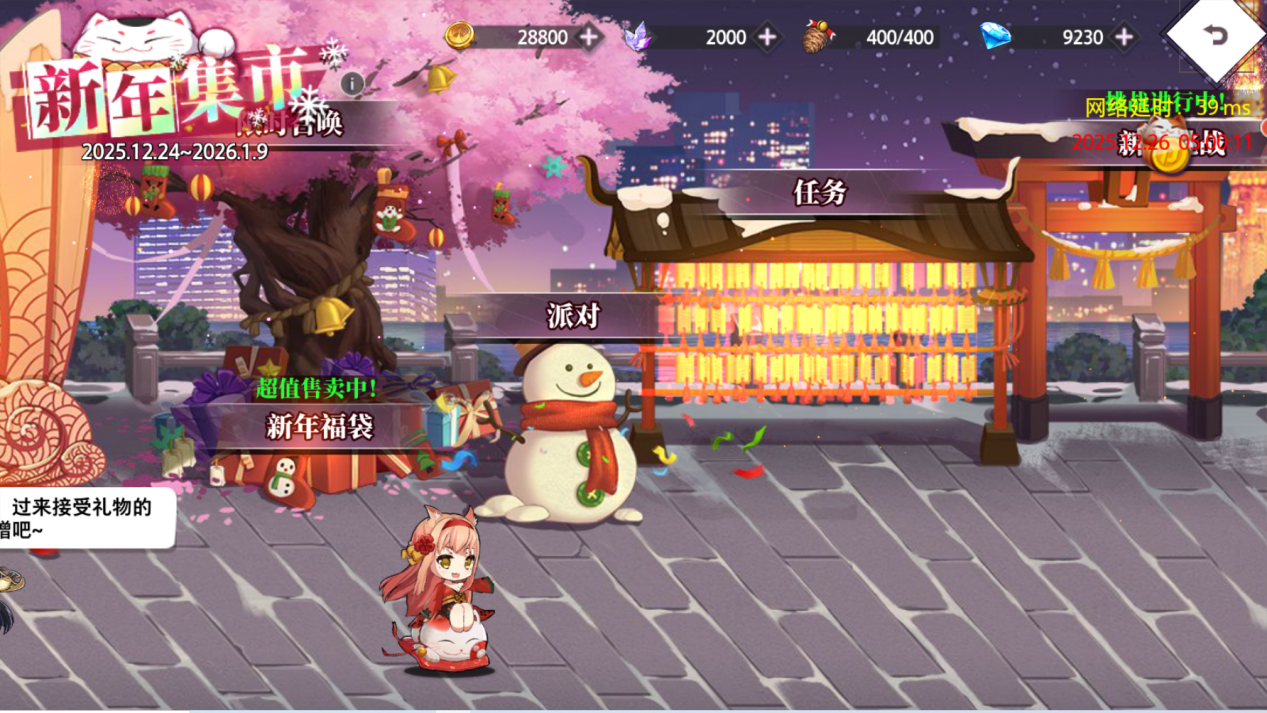Open the 任务 (Missions) menu

tap(819, 192)
